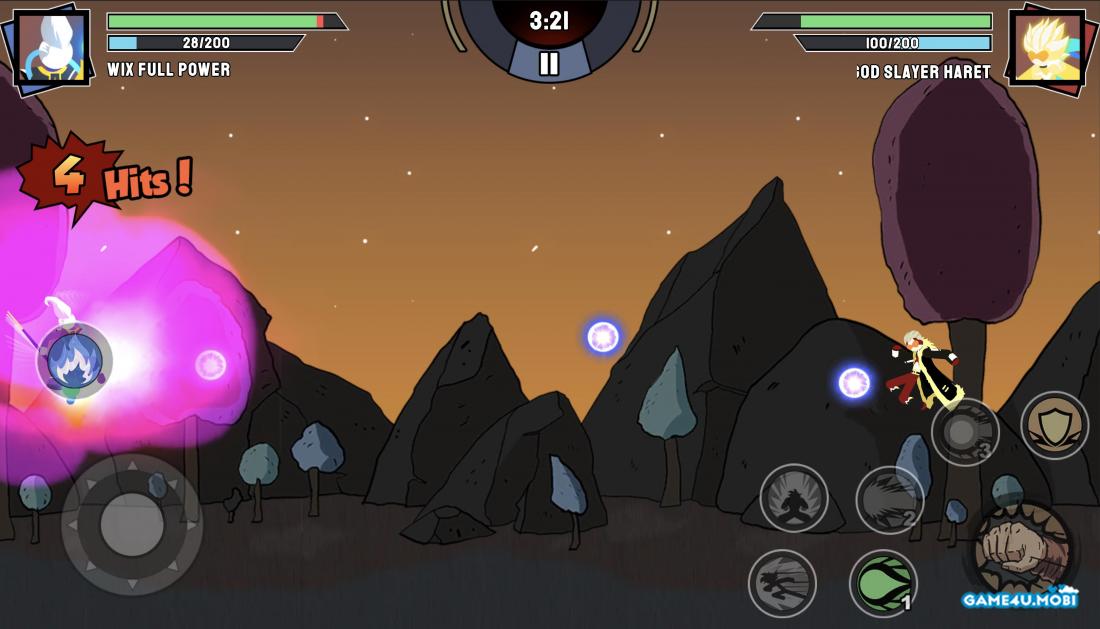The width and height of the screenshot is (1100, 629).
Task: Fire the green energy blast skill 1
Action: tap(884, 583)
